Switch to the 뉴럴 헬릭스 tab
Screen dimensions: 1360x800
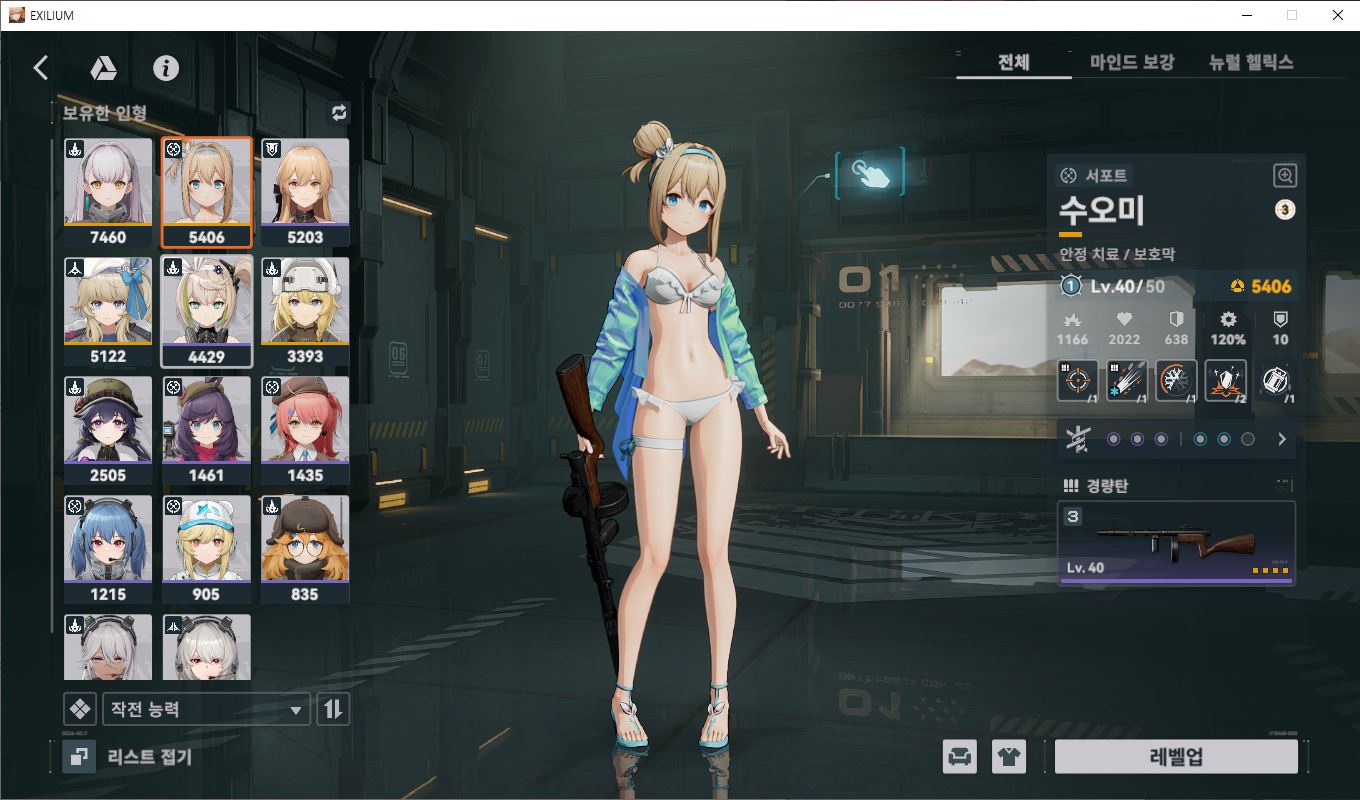[1251, 62]
